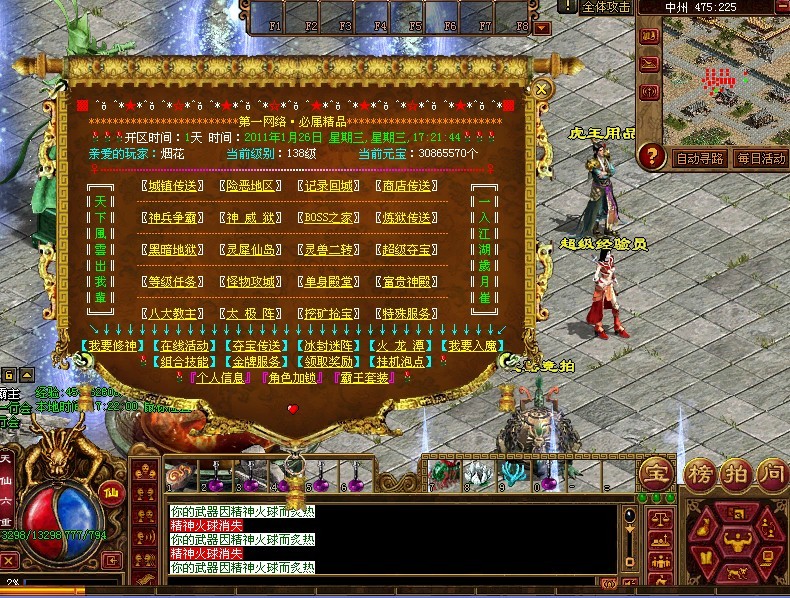The width and height of the screenshot is (790, 598).
Task: Close the teleport menu panel
Action: click(x=541, y=89)
